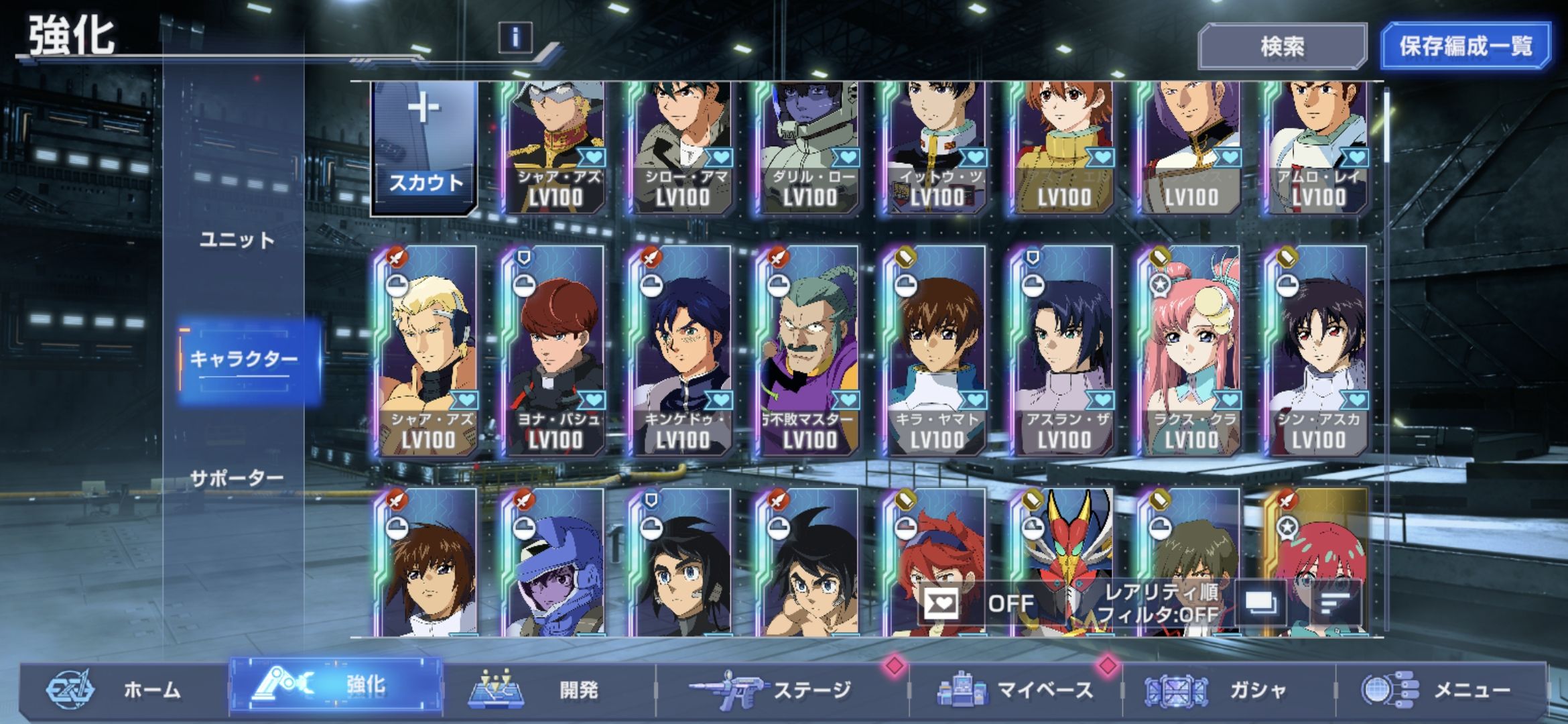Click the info icon beside 強化 title

pyautogui.click(x=515, y=37)
